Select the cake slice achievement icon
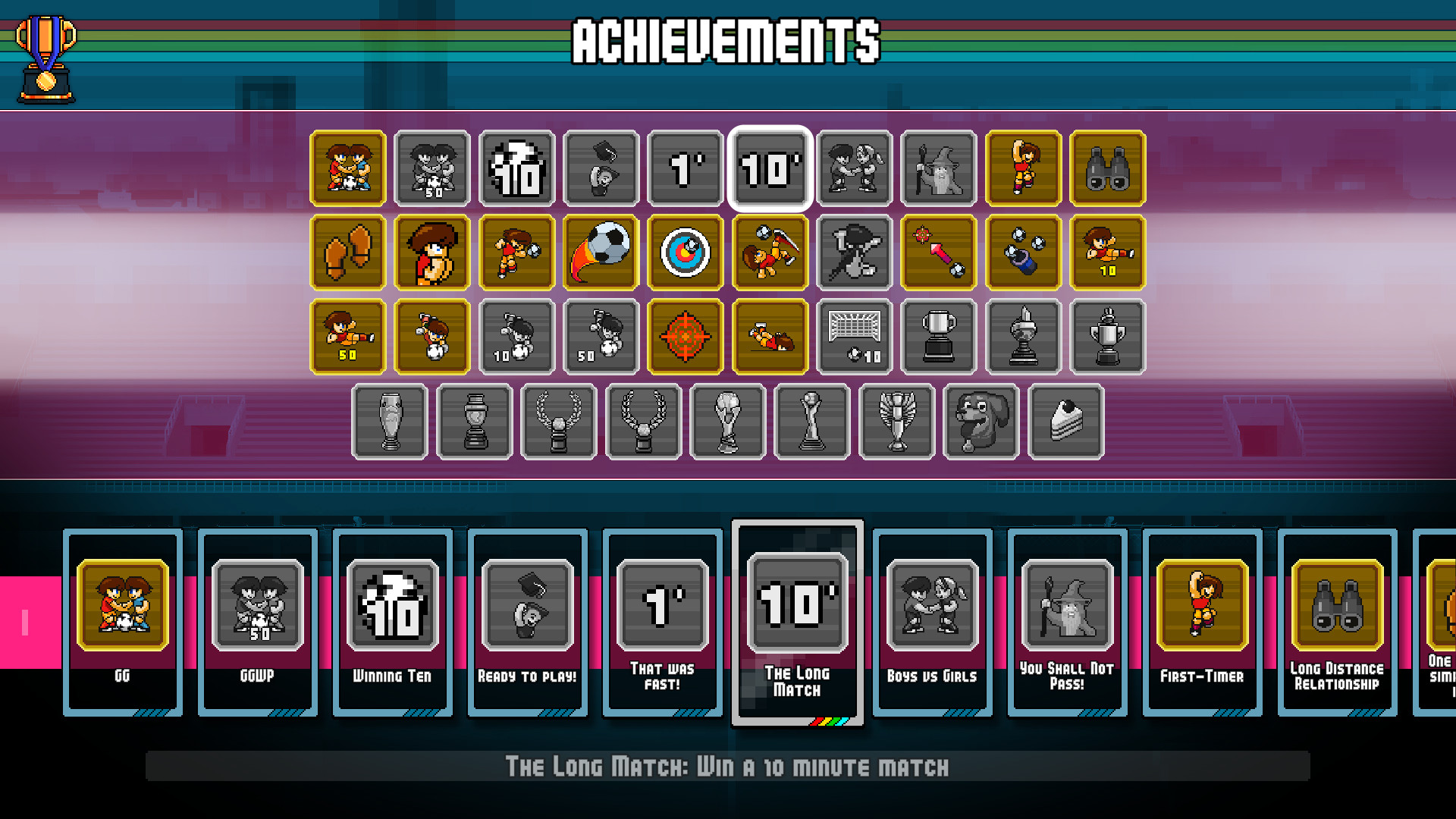The width and height of the screenshot is (1456, 819). click(x=1066, y=422)
